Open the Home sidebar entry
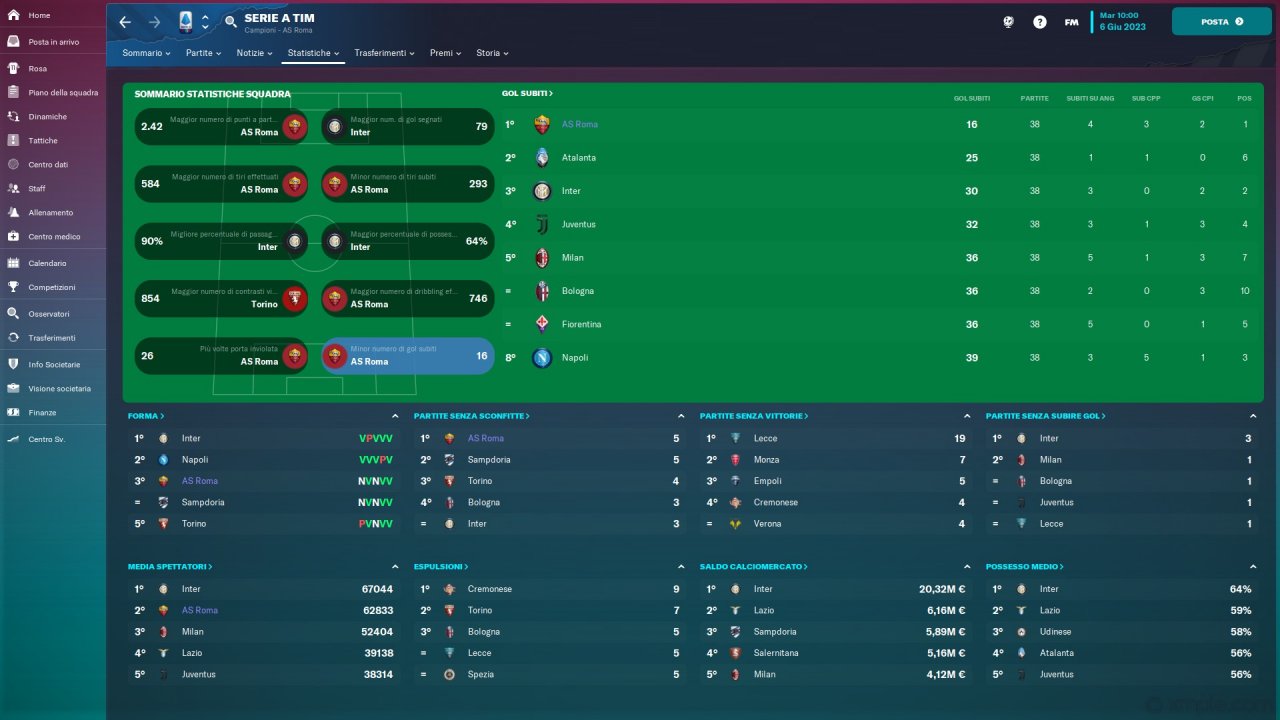1280x720 pixels. (40, 16)
